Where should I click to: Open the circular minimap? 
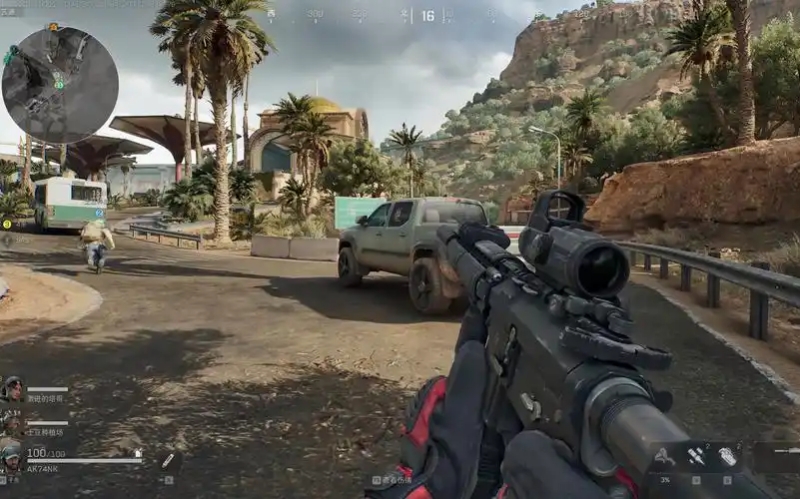60,84
